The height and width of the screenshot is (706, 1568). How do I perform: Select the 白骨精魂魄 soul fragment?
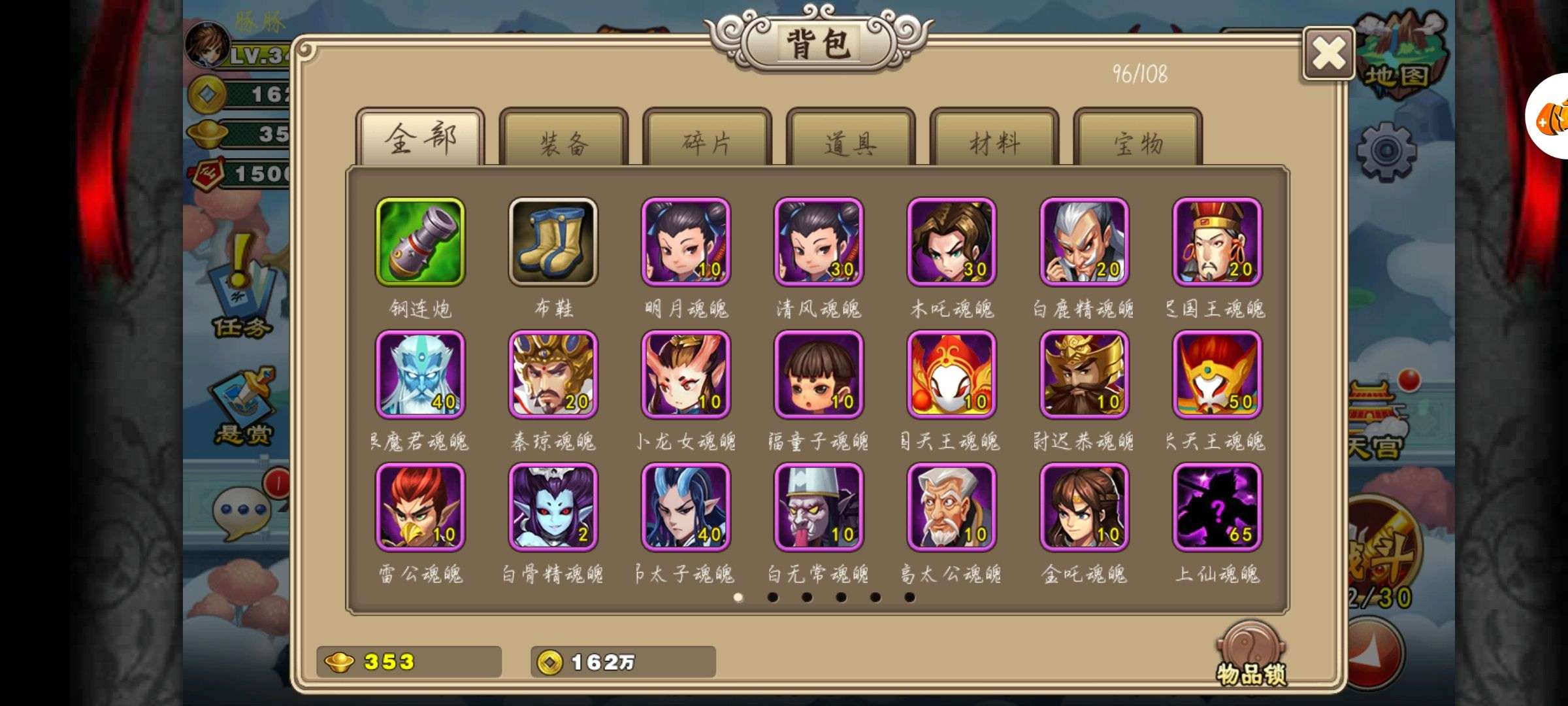[x=553, y=508]
